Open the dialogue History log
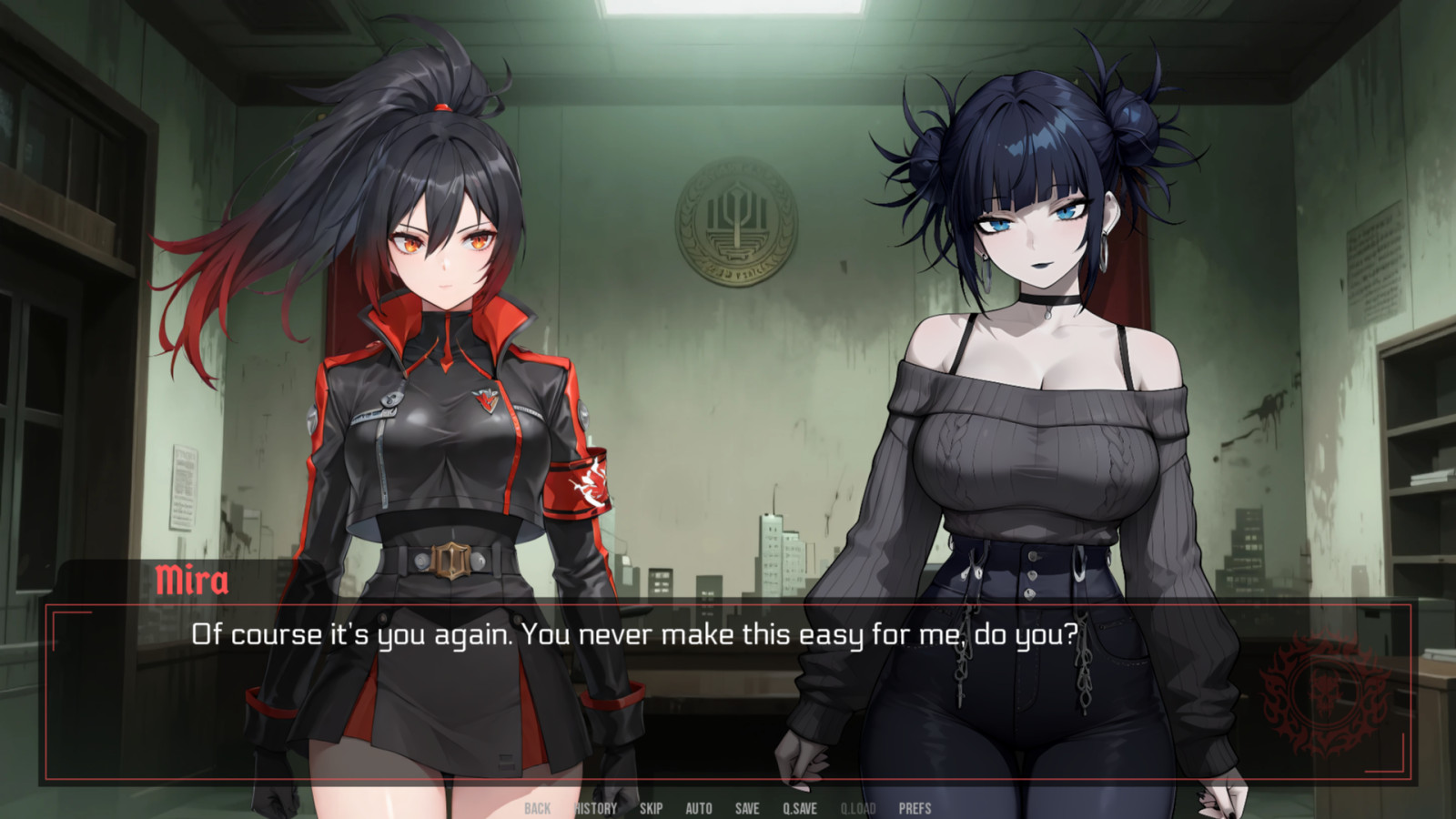1456x819 pixels. click(596, 808)
